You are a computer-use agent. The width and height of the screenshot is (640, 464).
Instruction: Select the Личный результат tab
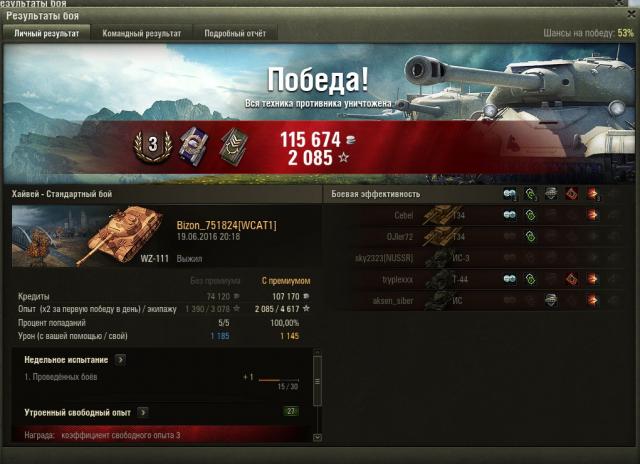point(46,33)
